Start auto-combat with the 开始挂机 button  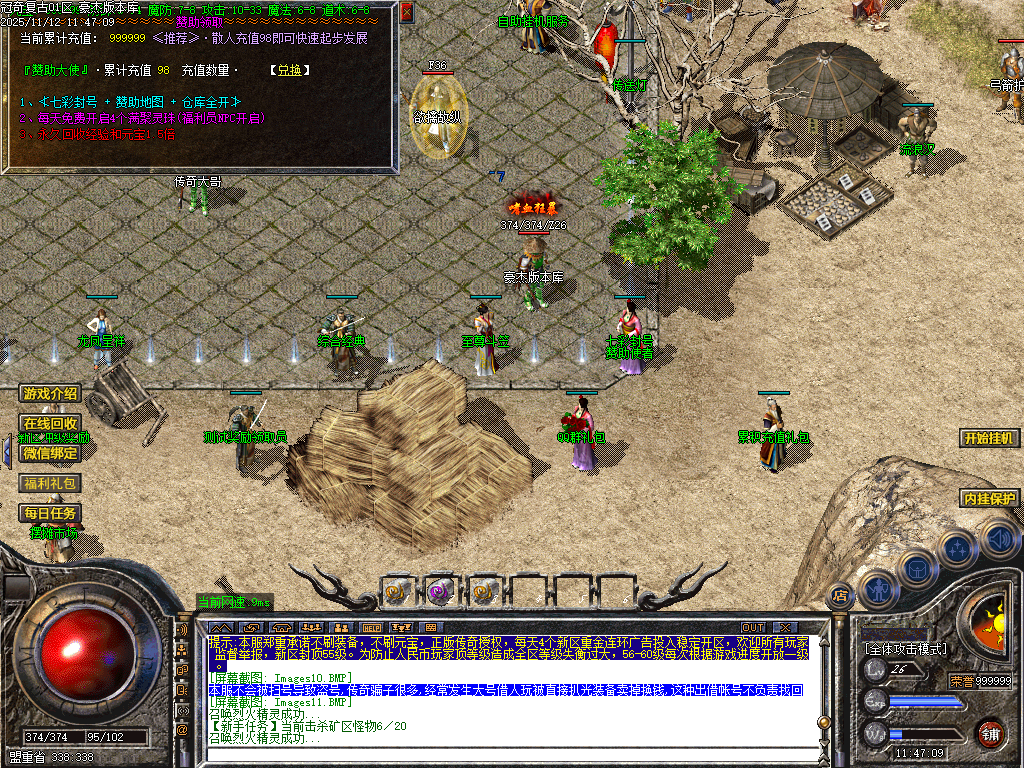990,438
